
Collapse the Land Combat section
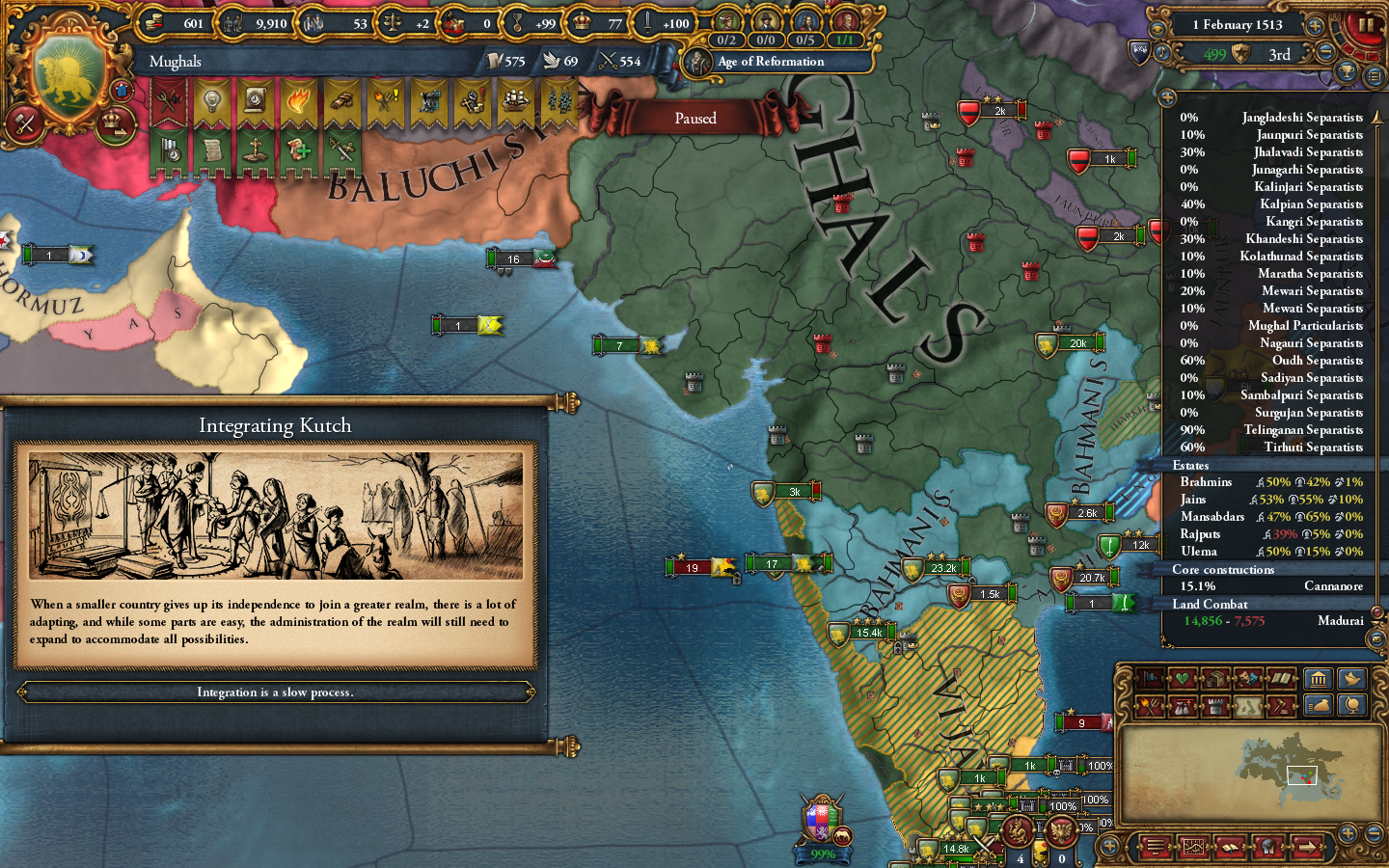1211,604
